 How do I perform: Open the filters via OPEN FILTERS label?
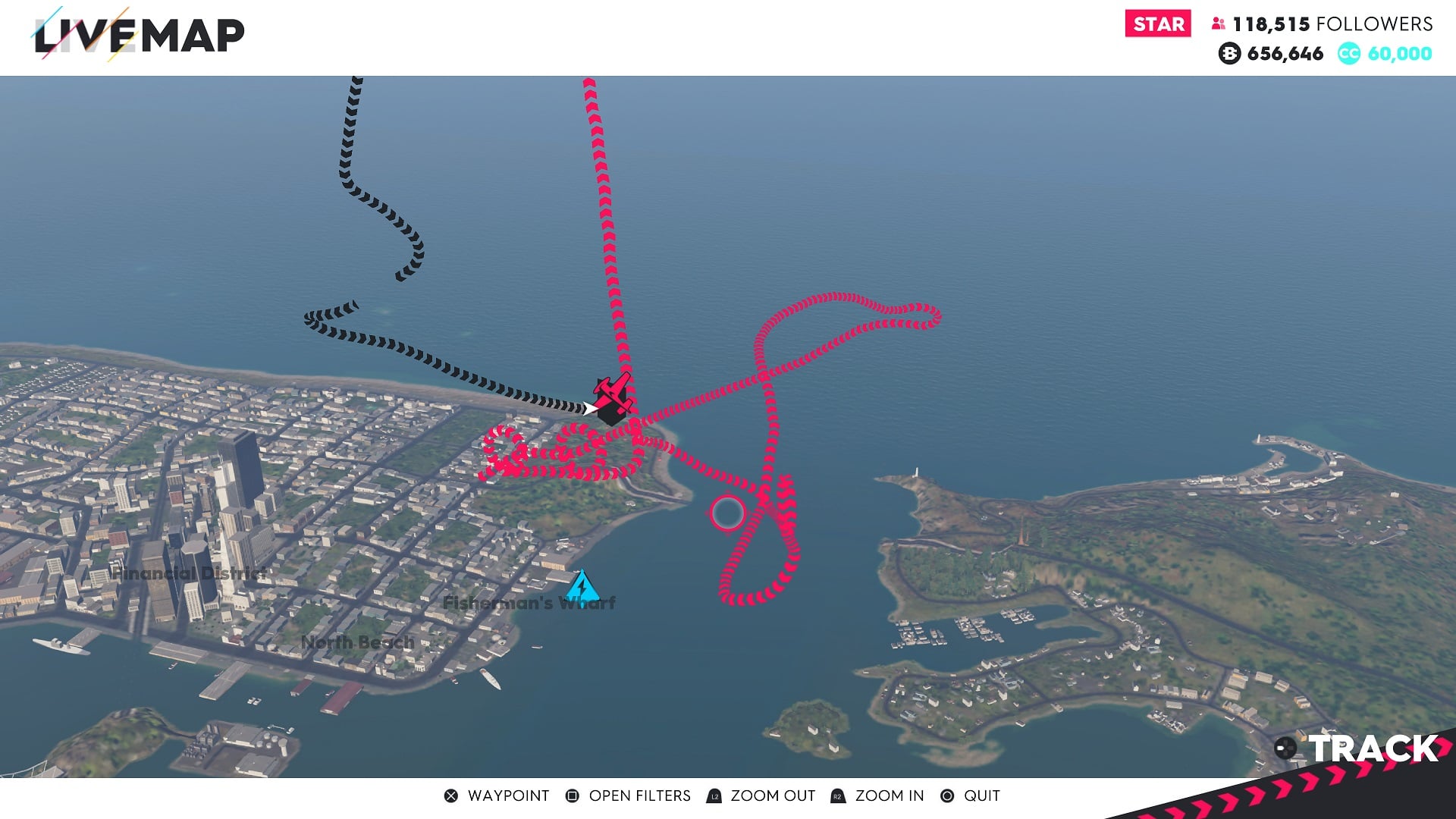pyautogui.click(x=639, y=795)
